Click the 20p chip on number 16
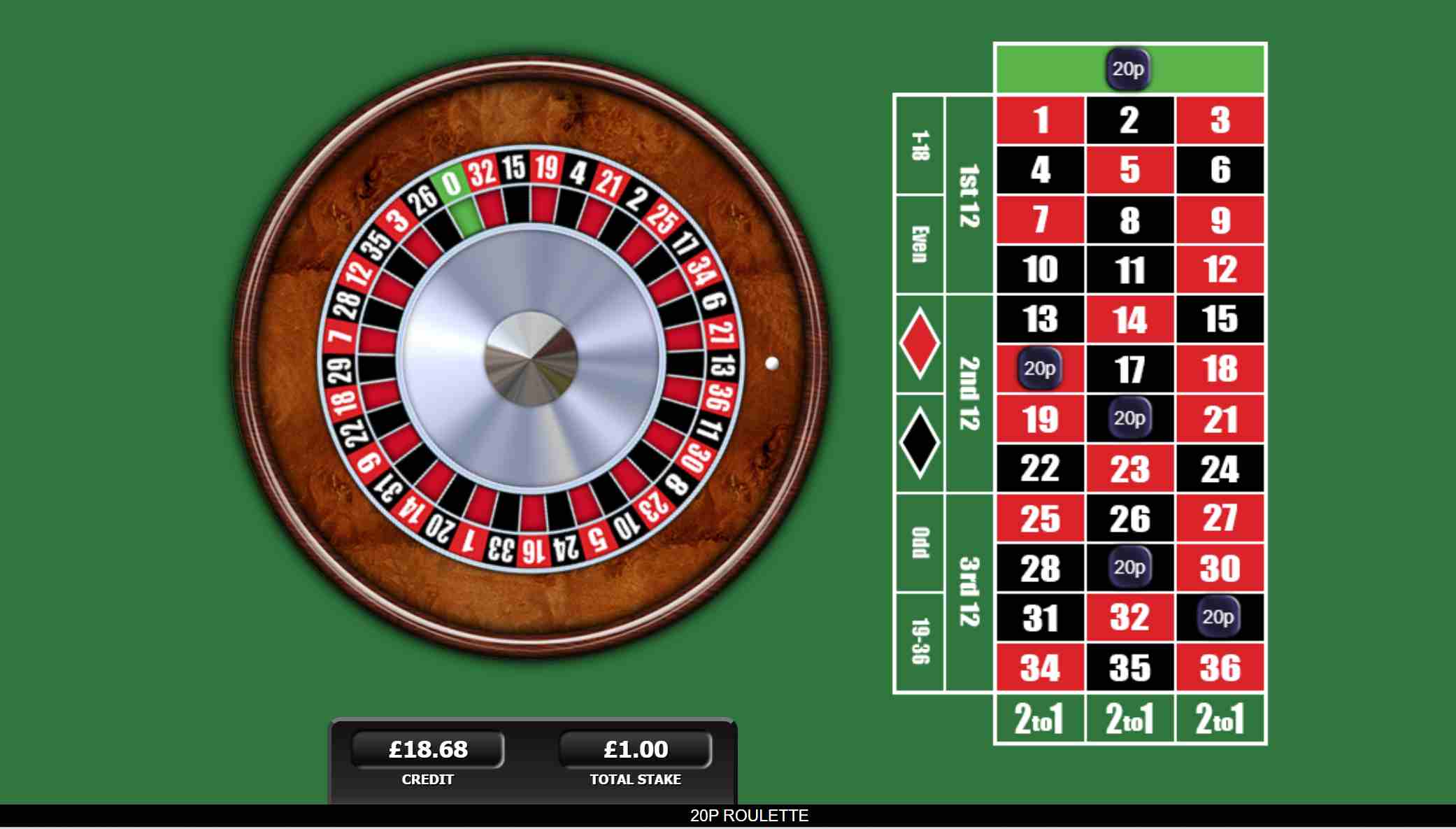This screenshot has width=1456, height=829. (x=1041, y=369)
